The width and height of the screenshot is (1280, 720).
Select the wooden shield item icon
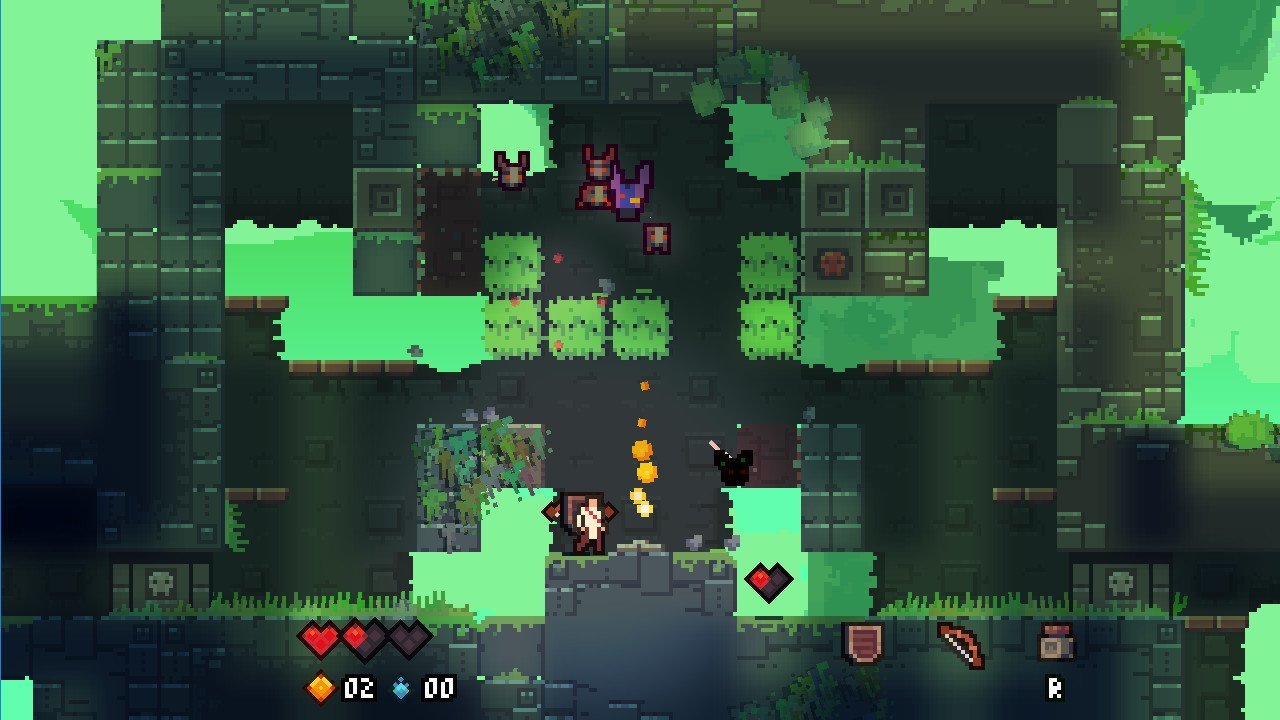coord(862,643)
